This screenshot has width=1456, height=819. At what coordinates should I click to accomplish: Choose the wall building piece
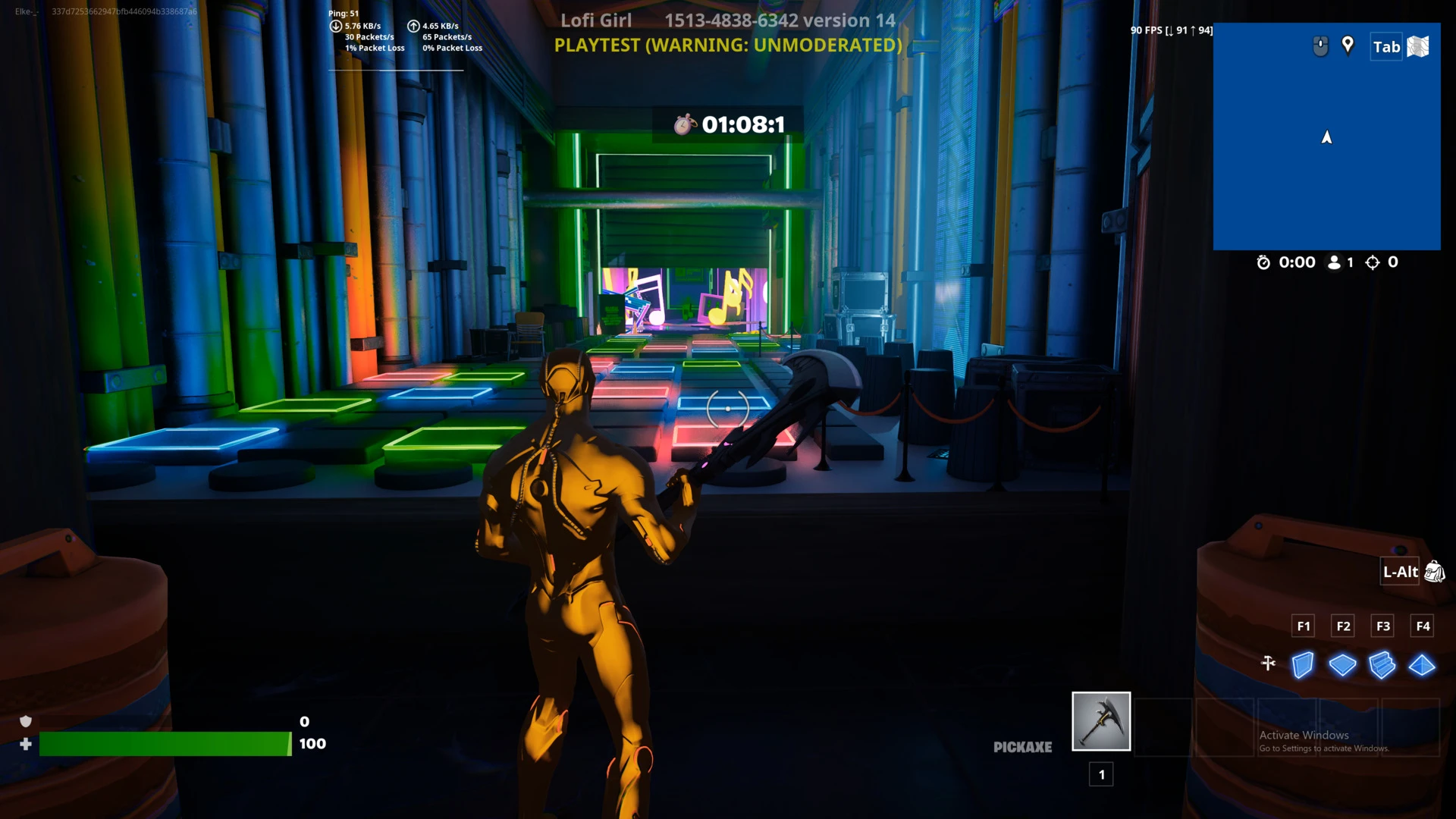point(1303,665)
